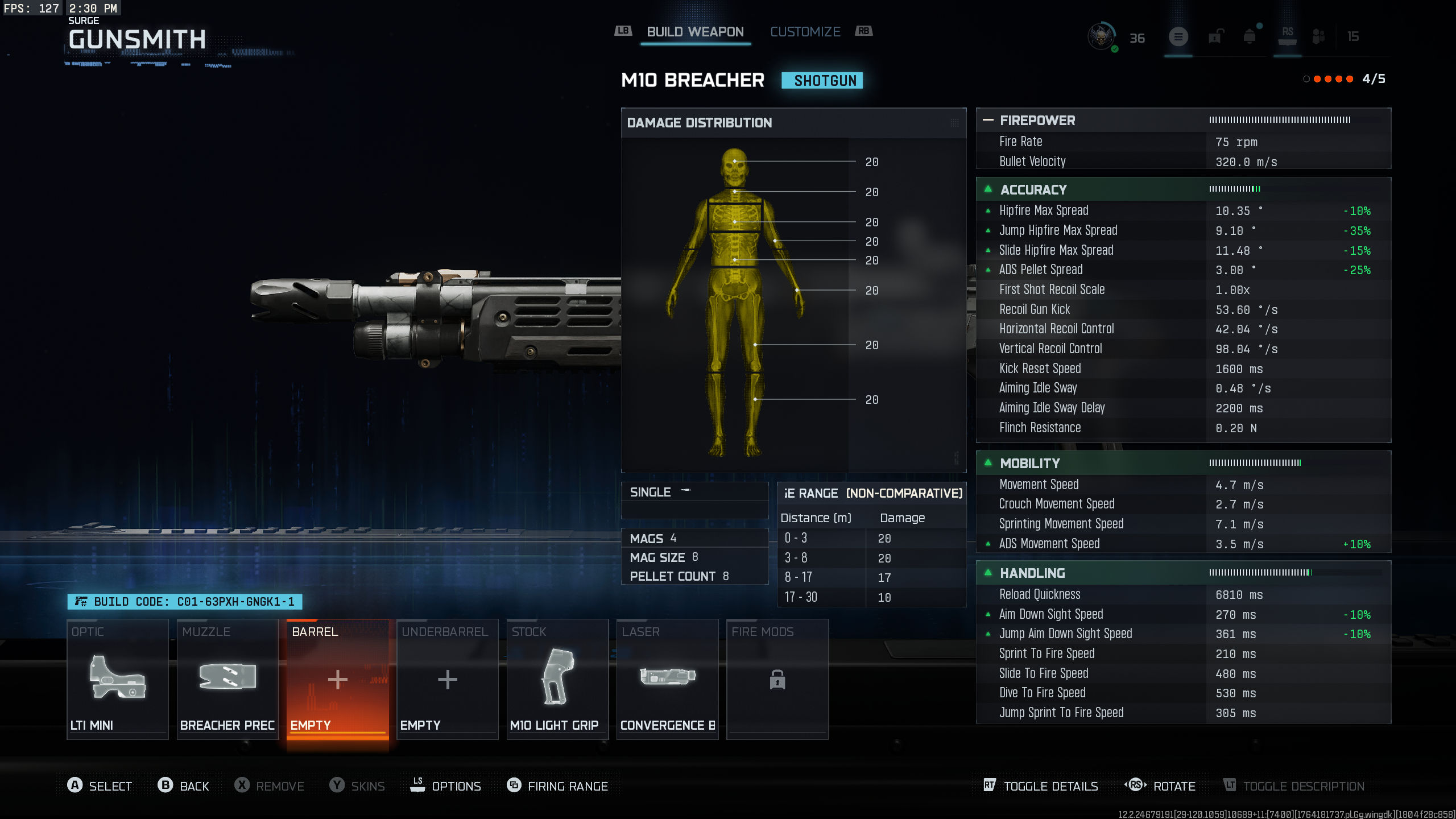
Task: Open the notifications bell icon
Action: point(1248,36)
